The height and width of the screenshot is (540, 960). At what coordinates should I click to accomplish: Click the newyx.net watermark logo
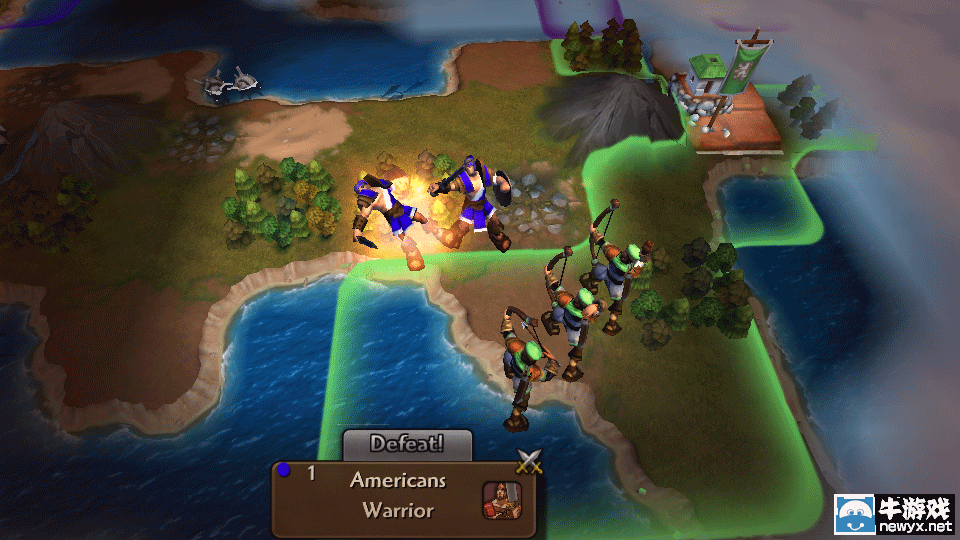(893, 516)
